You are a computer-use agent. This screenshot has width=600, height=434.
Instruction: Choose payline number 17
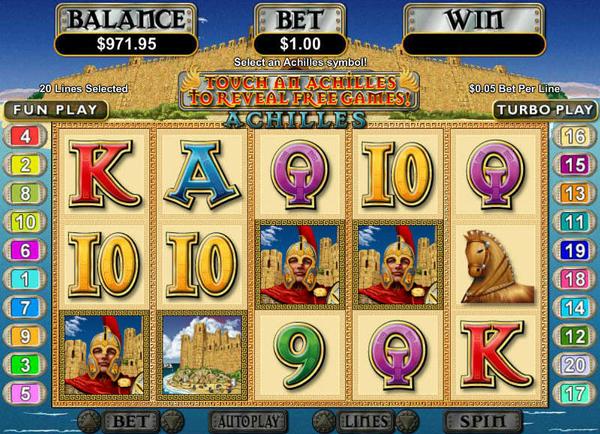(x=574, y=393)
